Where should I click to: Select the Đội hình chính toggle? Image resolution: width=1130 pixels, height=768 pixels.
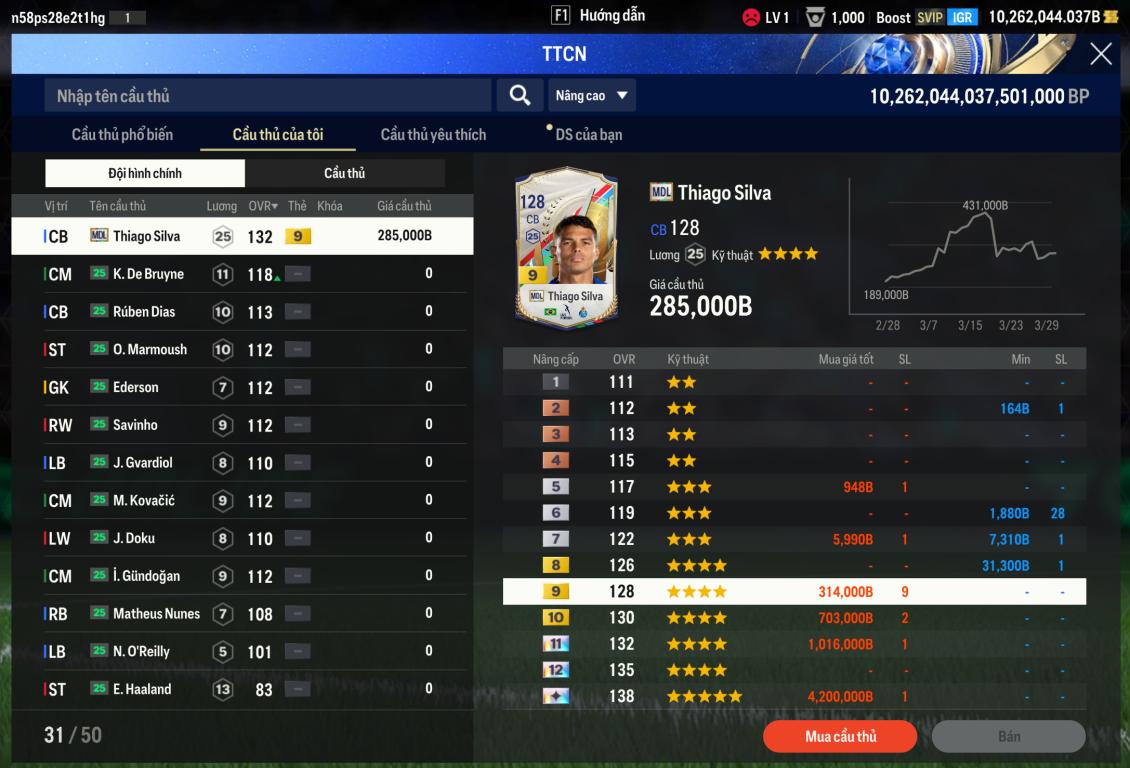coord(145,173)
